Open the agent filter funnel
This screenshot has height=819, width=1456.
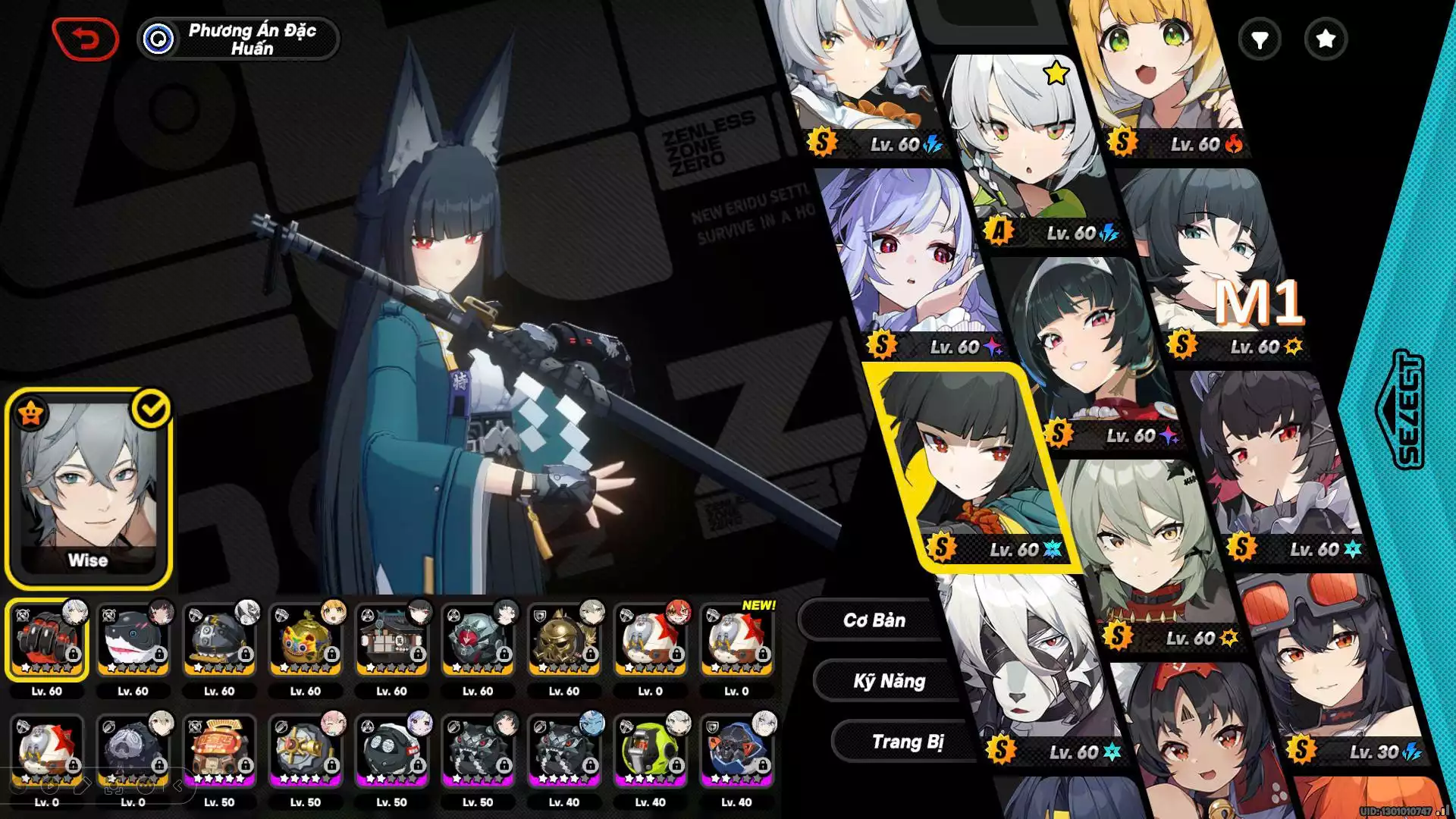coord(1259,39)
